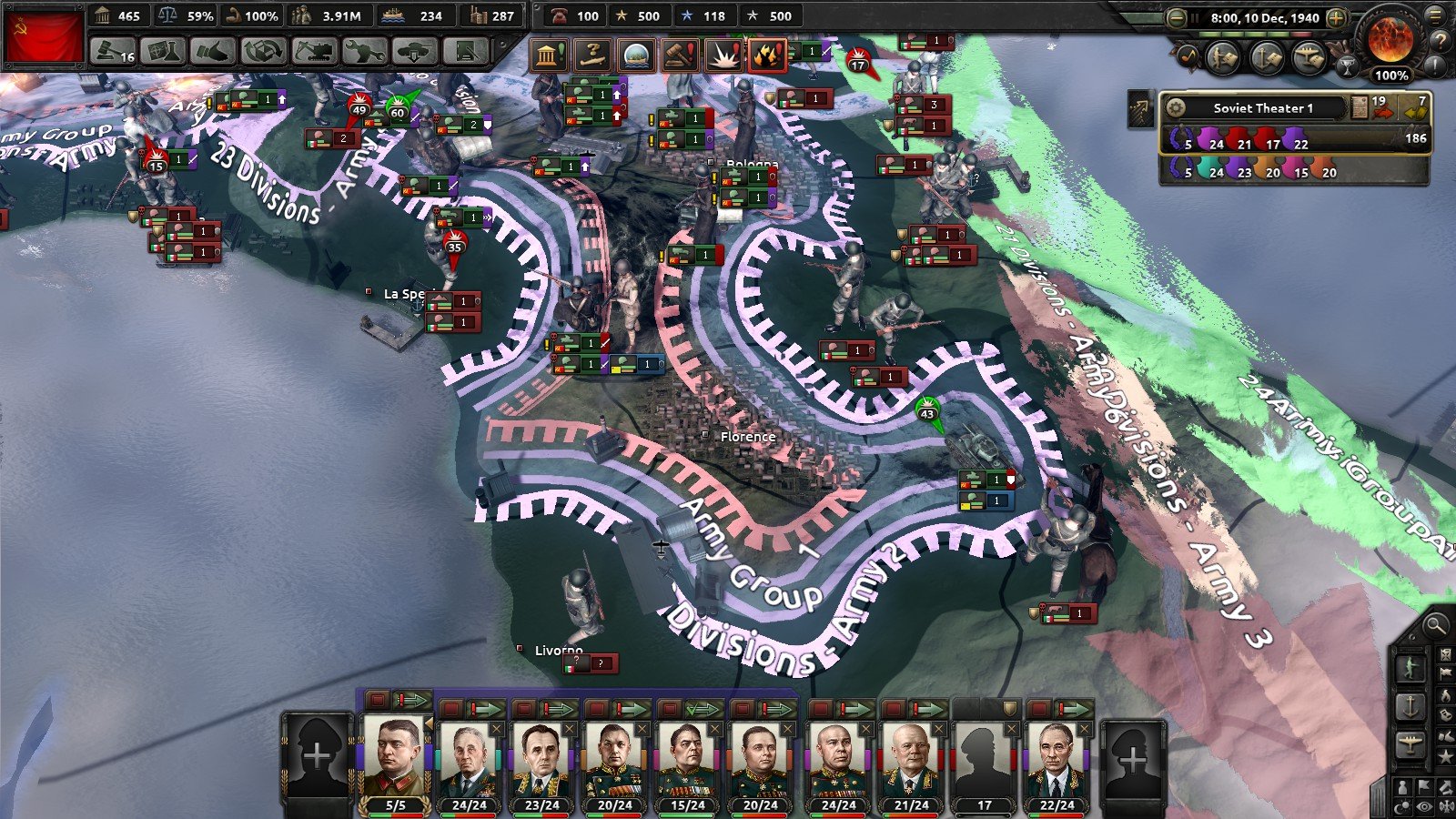Viewport: 1456px width, 819px height.
Task: Open the decisions gavel menu
Action: [x=114, y=52]
